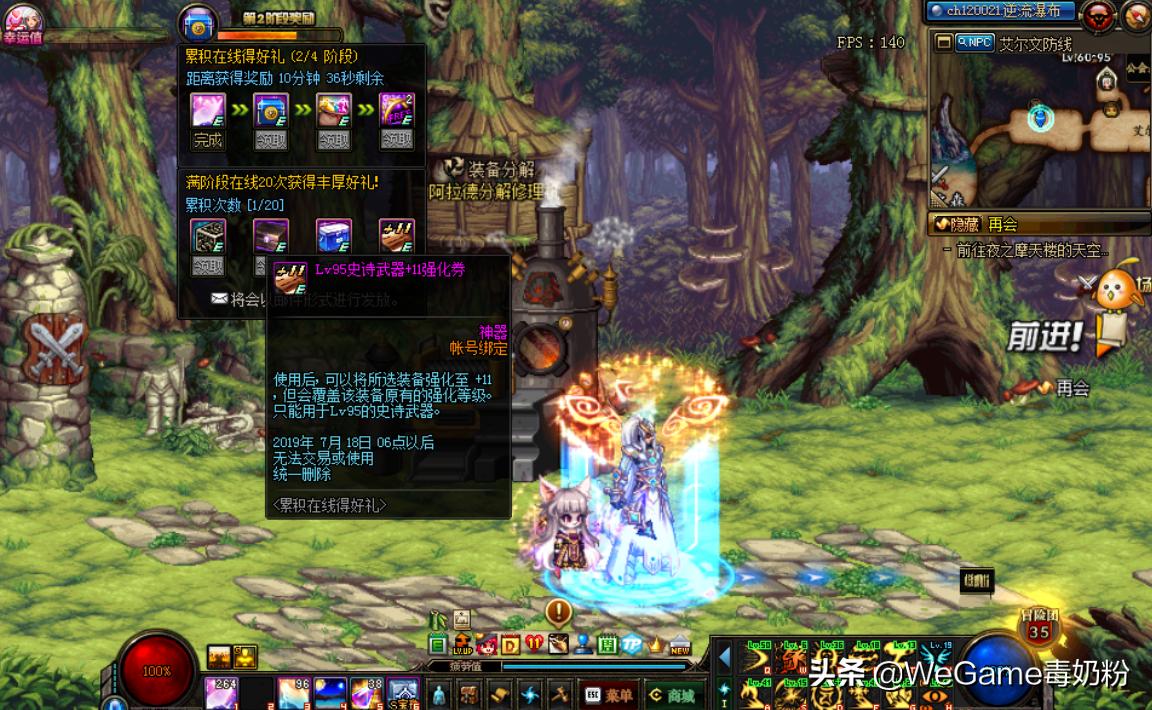Open the red-haired girl event icon

(487, 644)
